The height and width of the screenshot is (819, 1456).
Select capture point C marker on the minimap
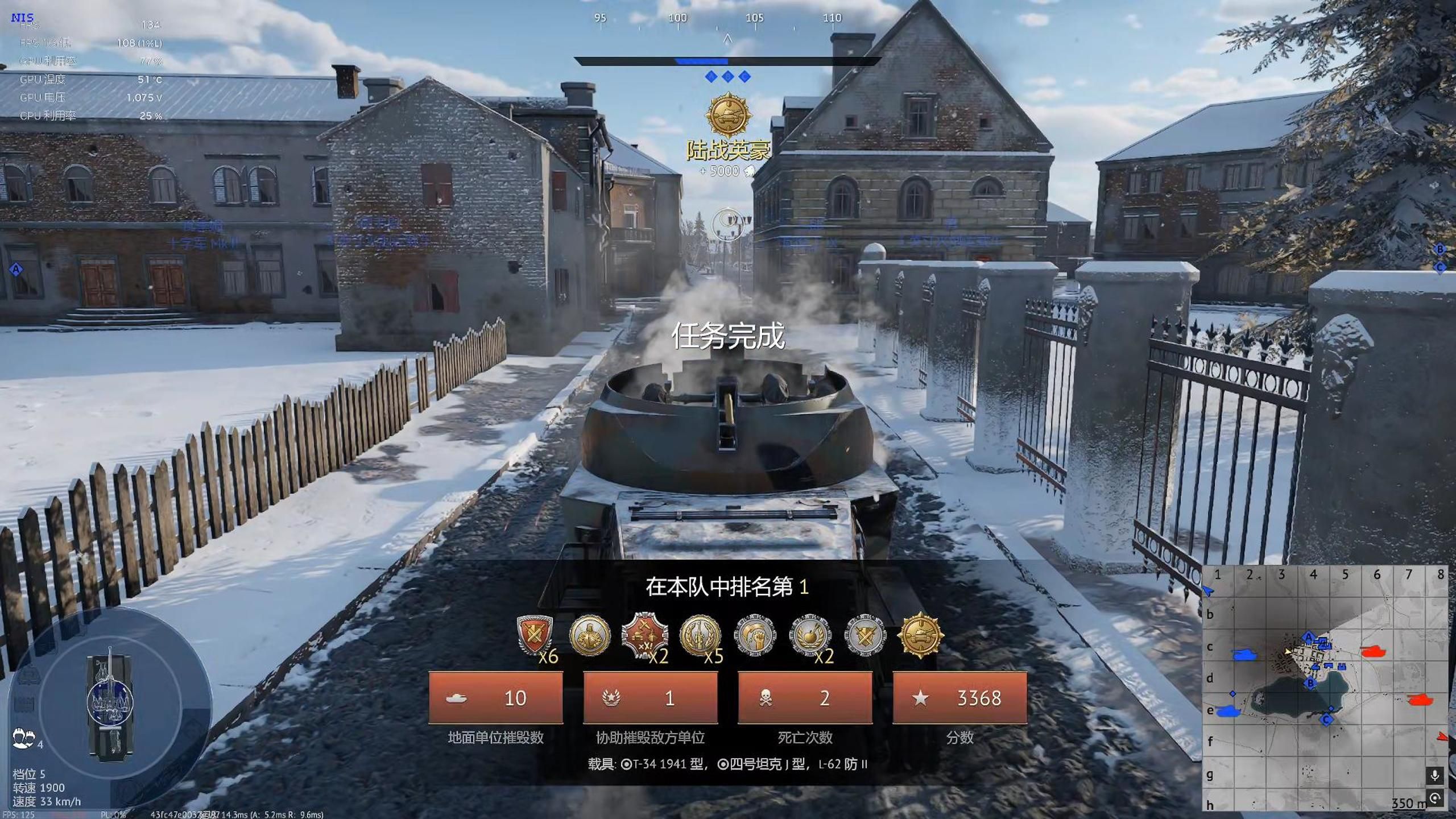tap(1326, 719)
